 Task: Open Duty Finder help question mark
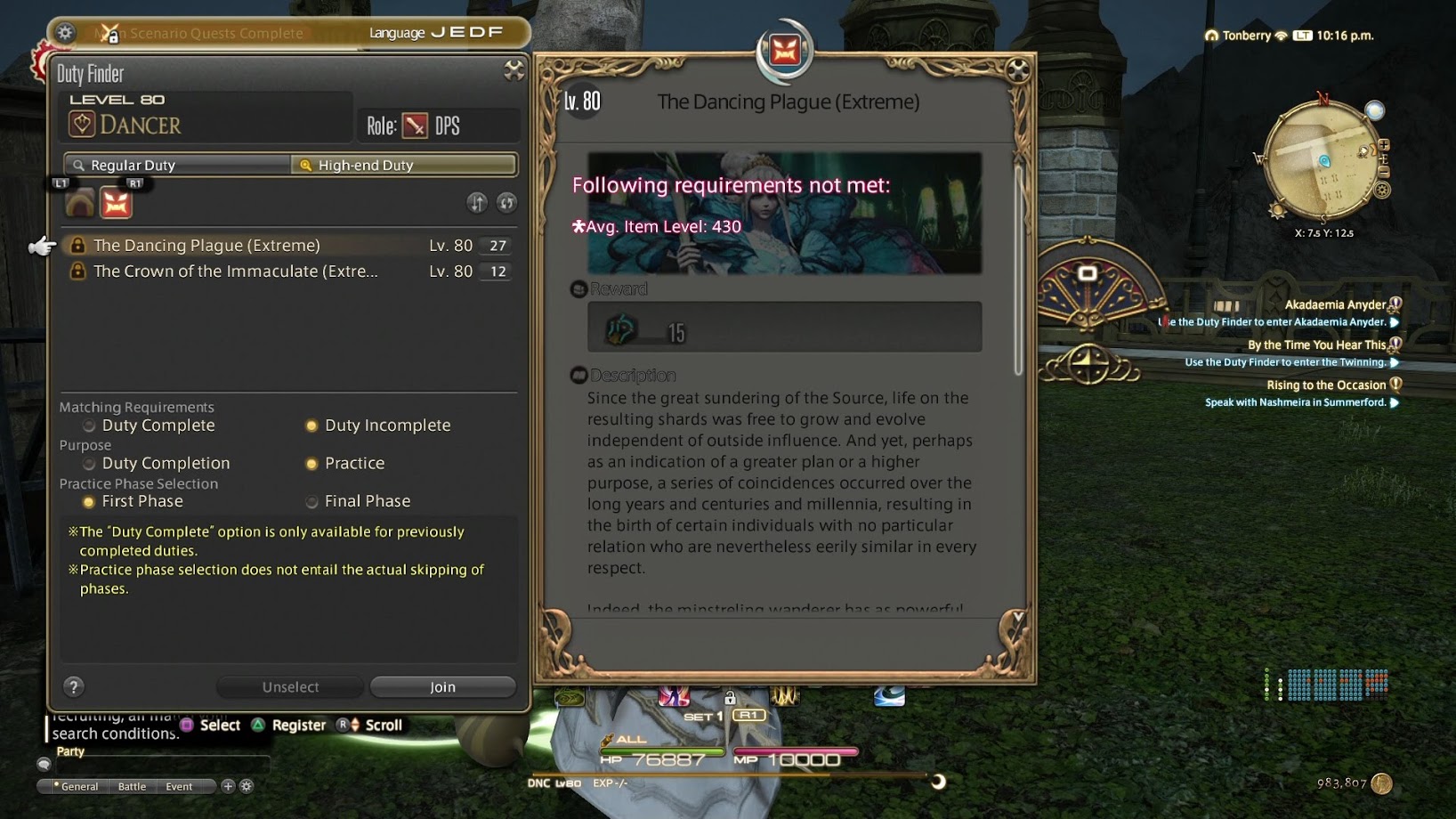(74, 686)
